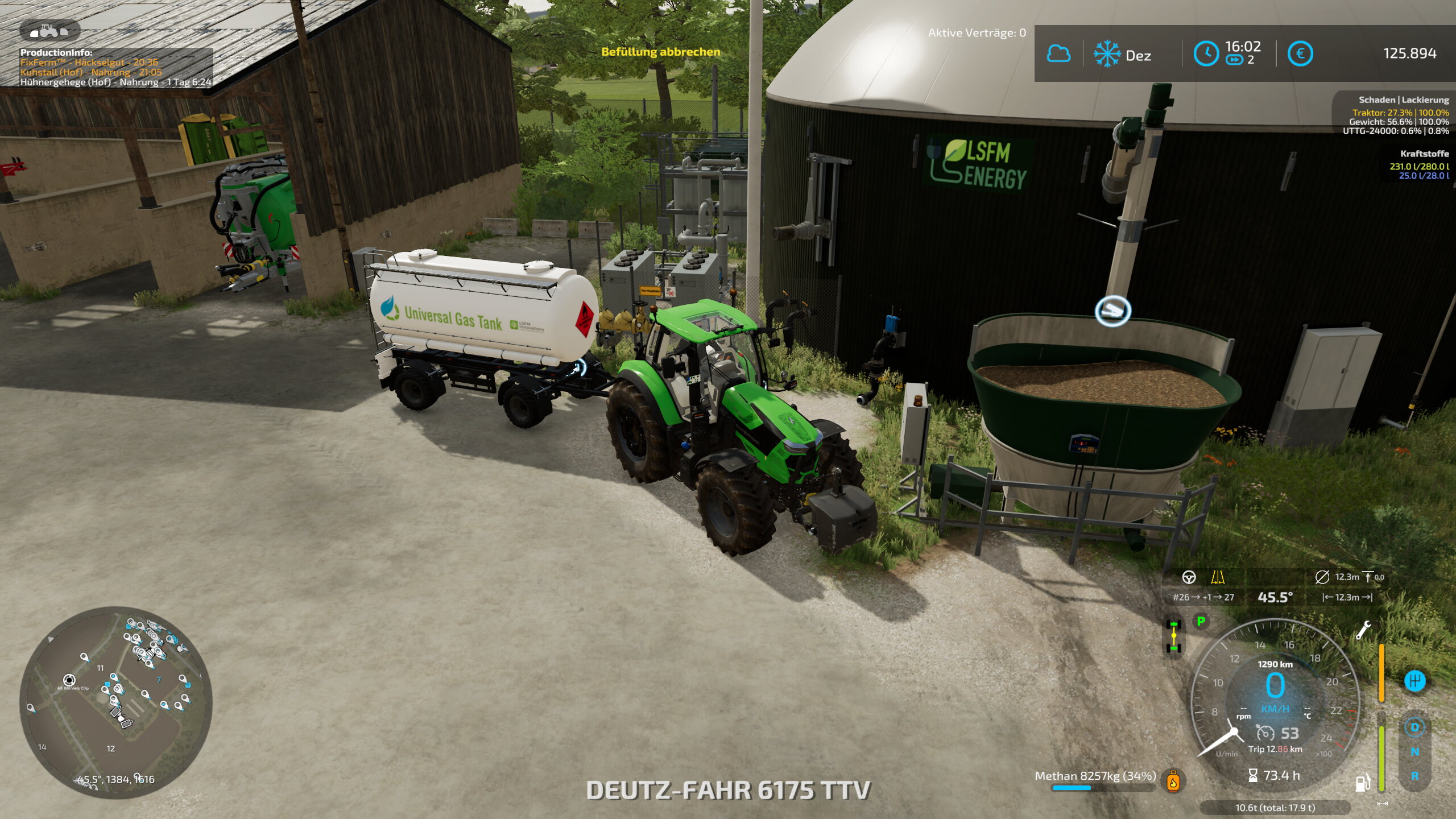Select the D drive direction
Viewport: 1456px width, 819px height.
click(1414, 727)
